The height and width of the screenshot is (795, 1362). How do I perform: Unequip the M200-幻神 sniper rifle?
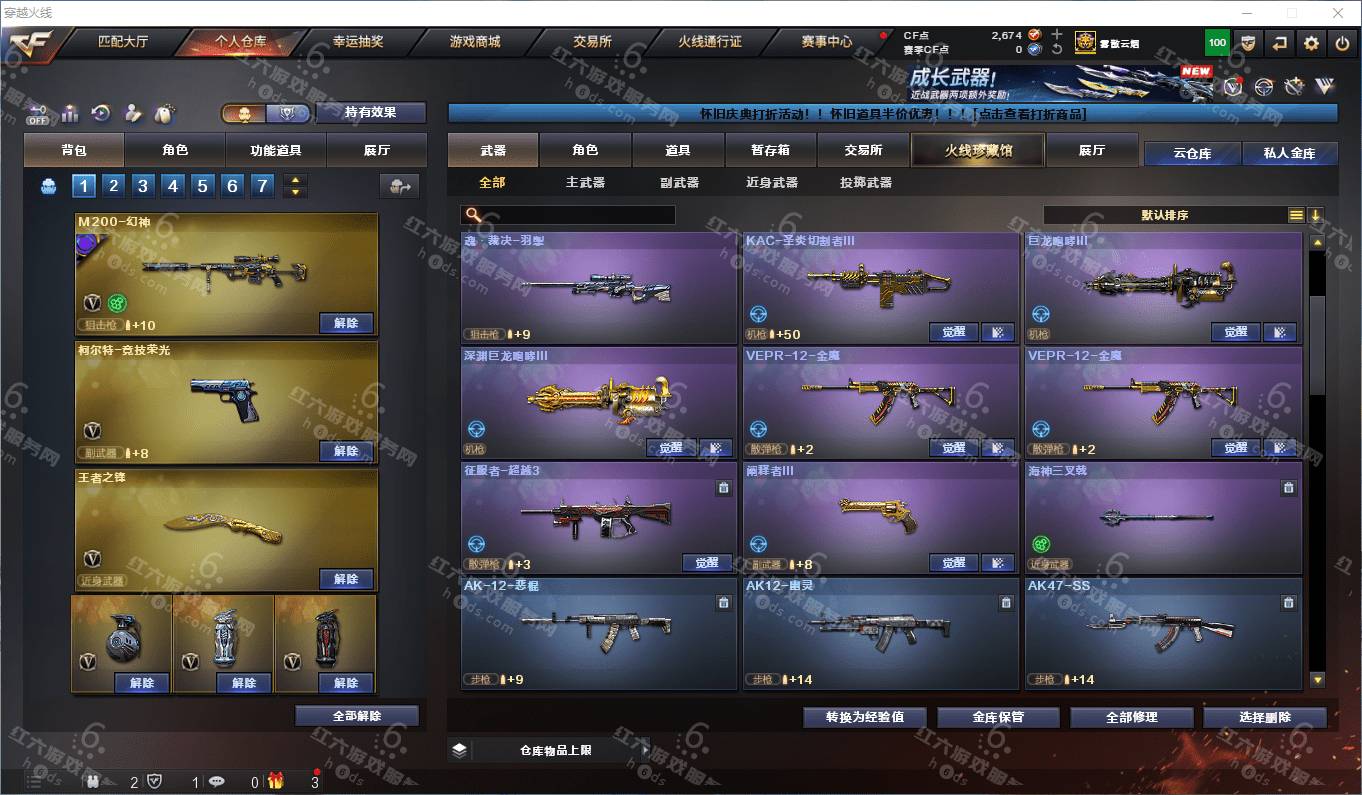346,323
